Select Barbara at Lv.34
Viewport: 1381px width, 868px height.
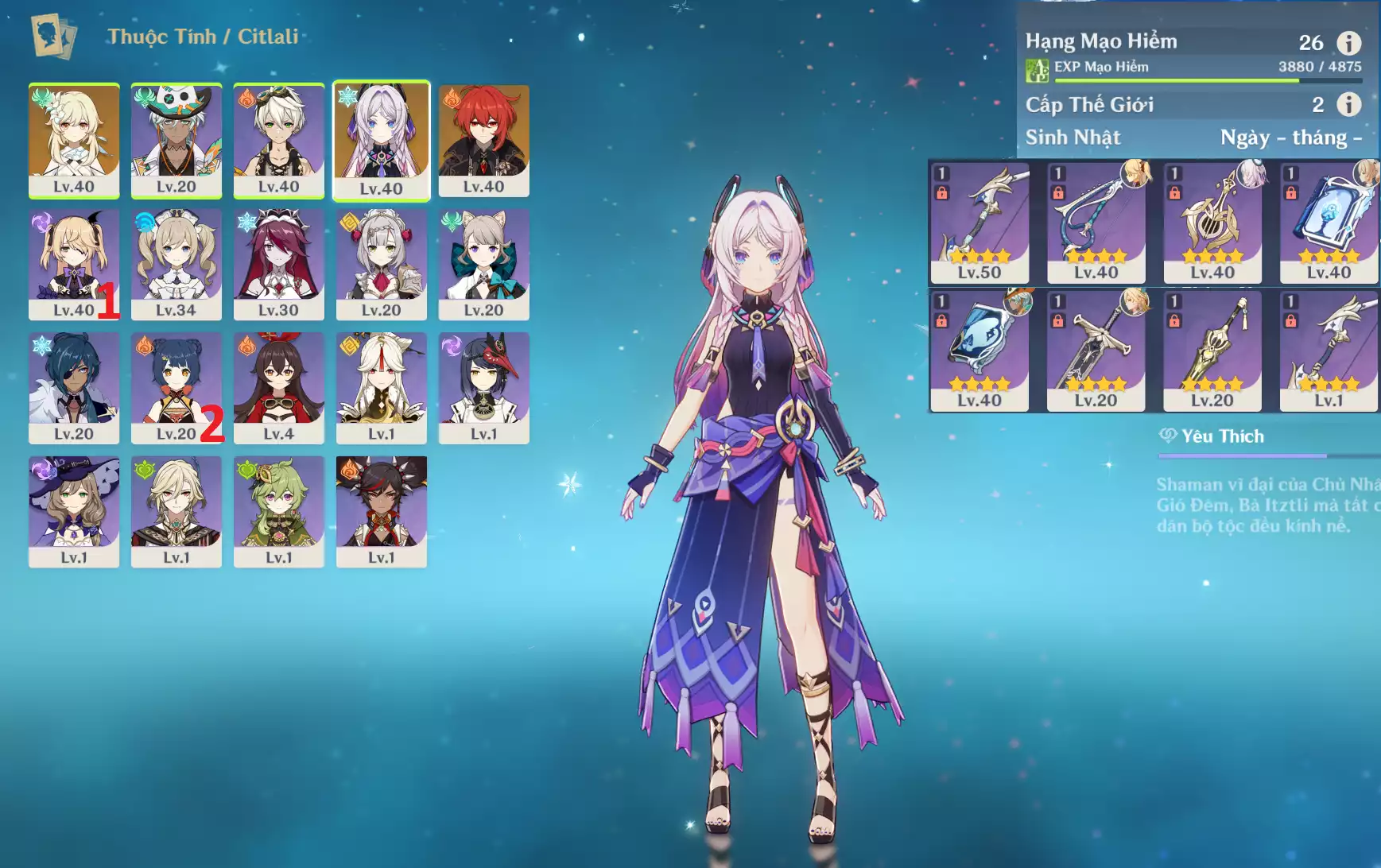176,264
